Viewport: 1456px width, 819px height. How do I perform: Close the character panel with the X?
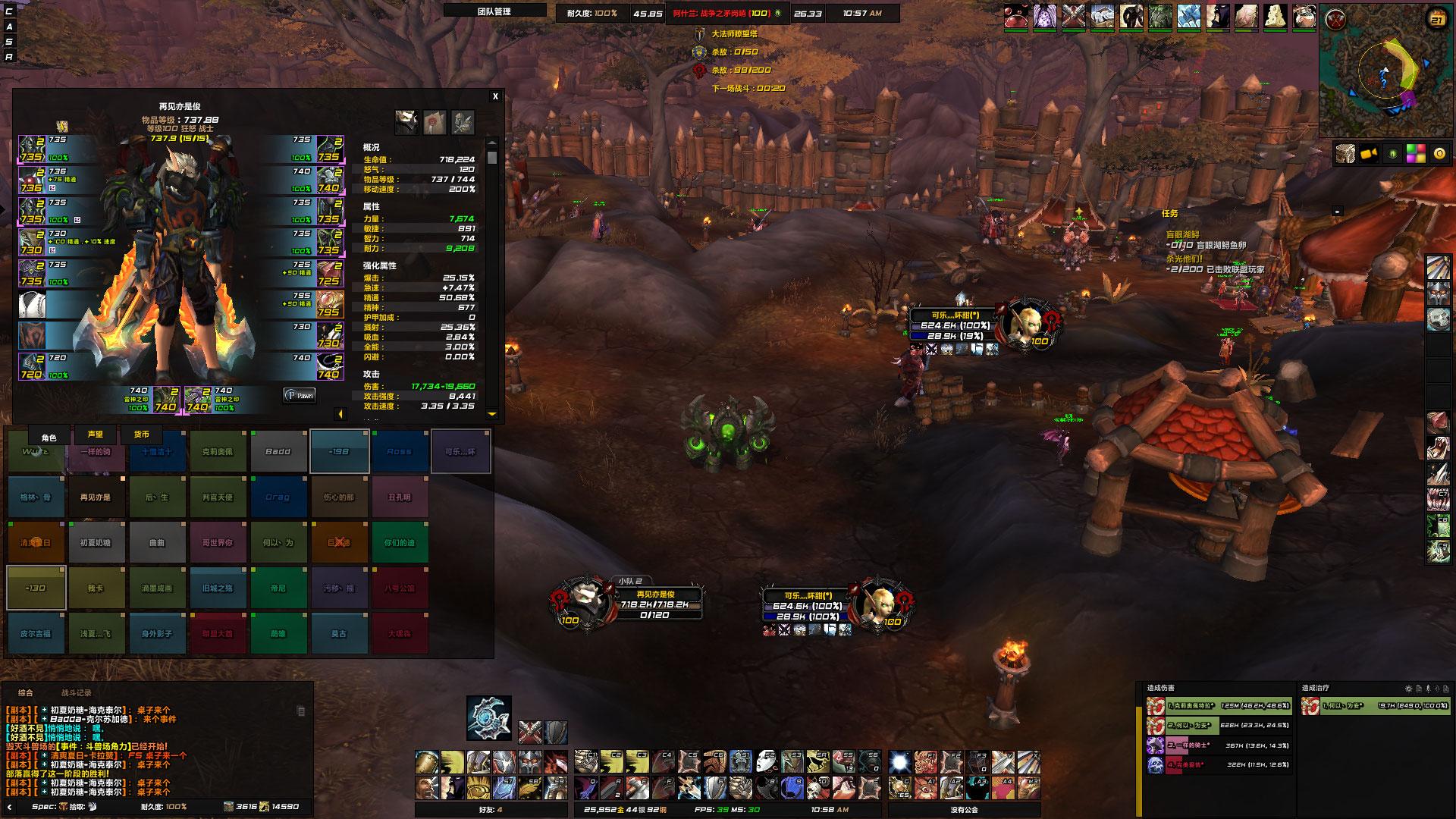pyautogui.click(x=495, y=96)
